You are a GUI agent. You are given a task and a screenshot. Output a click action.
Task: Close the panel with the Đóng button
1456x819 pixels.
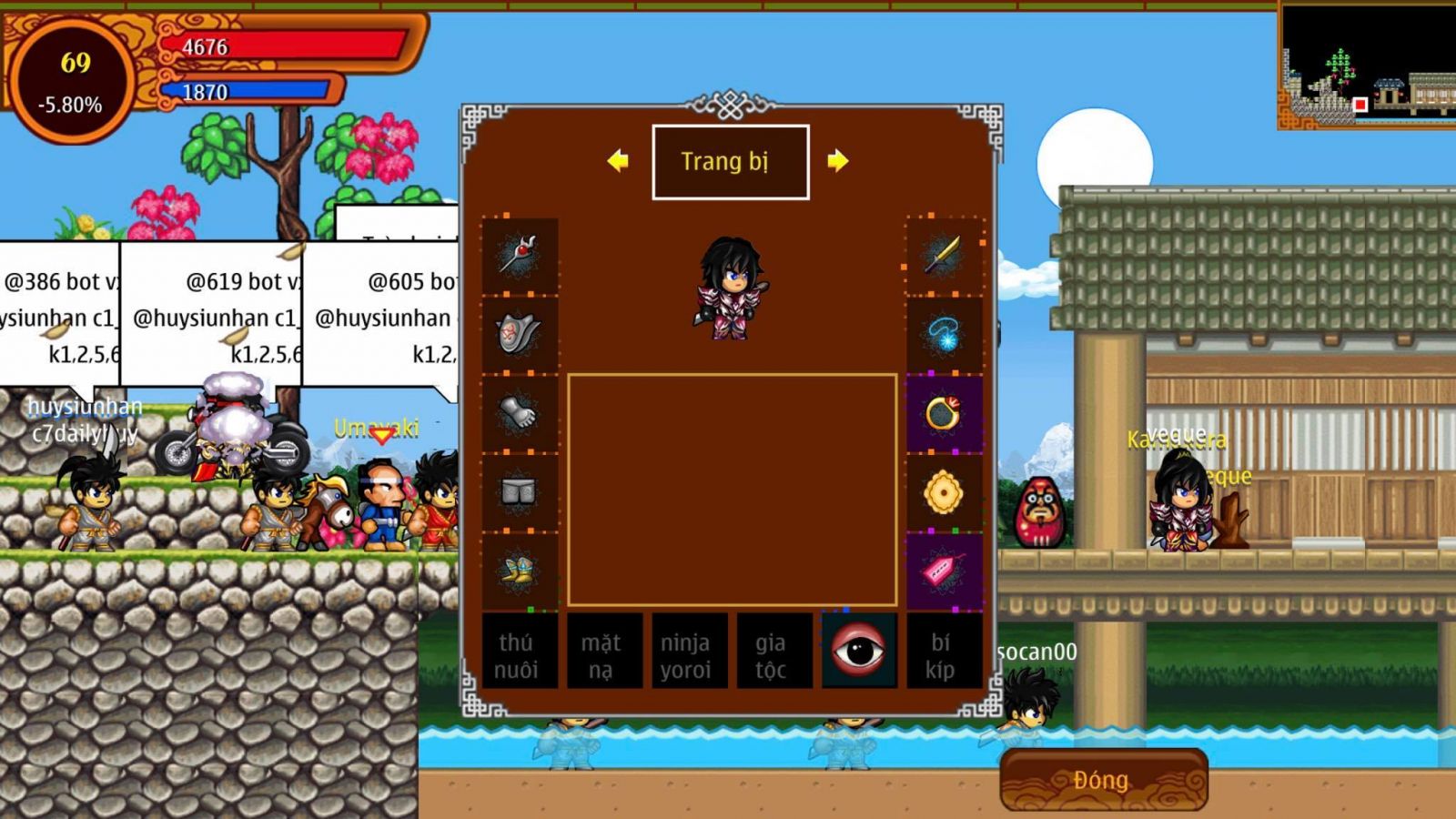pos(1103,780)
